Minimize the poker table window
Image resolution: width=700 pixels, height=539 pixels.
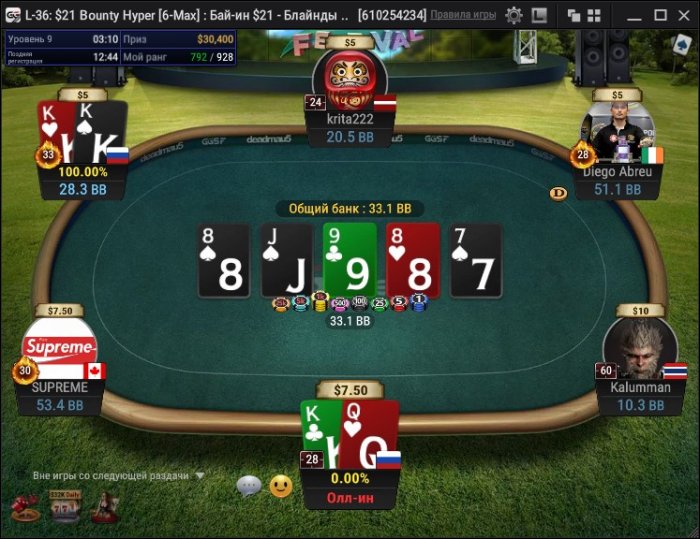[x=634, y=15]
